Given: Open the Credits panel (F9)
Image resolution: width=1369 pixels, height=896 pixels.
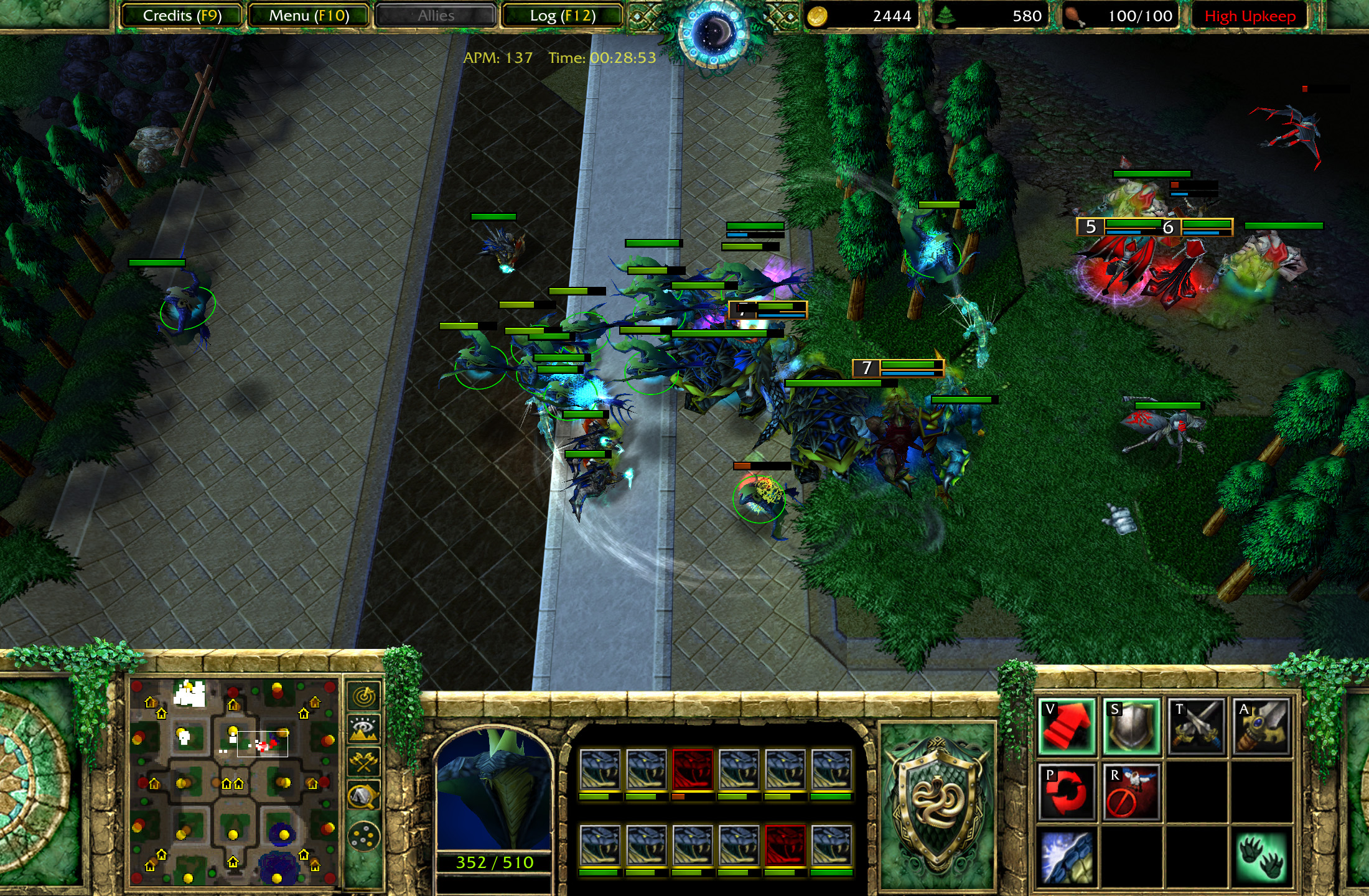Looking at the screenshot, I should click(x=180, y=16).
